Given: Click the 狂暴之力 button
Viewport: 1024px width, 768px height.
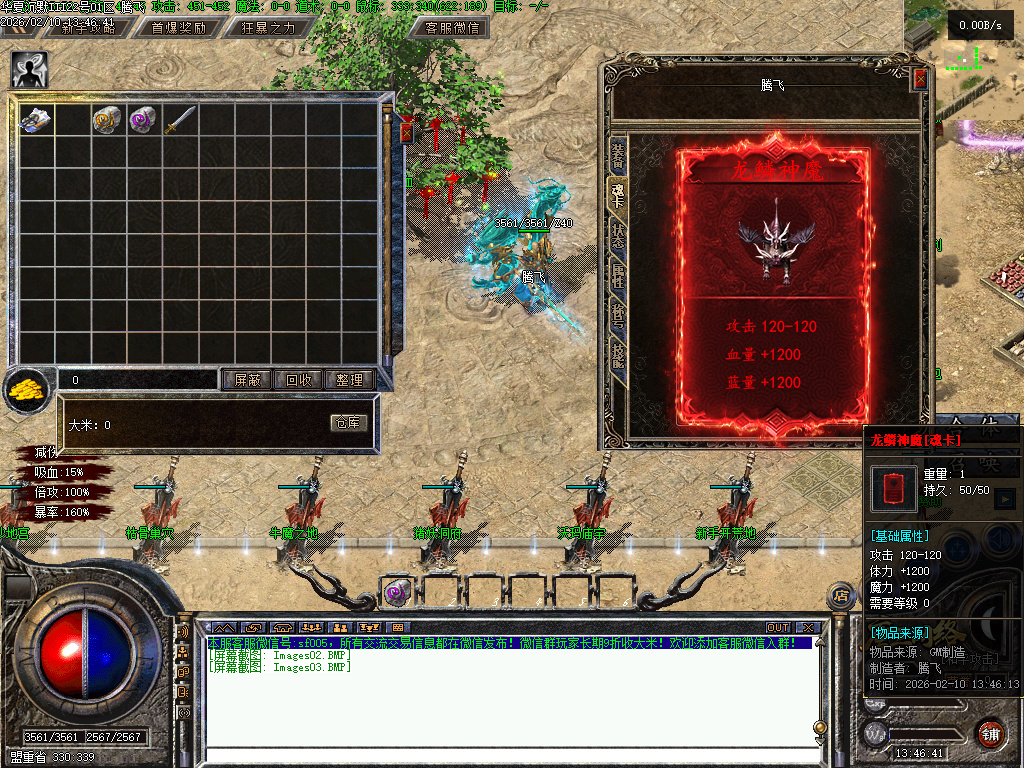Looking at the screenshot, I should click(268, 28).
